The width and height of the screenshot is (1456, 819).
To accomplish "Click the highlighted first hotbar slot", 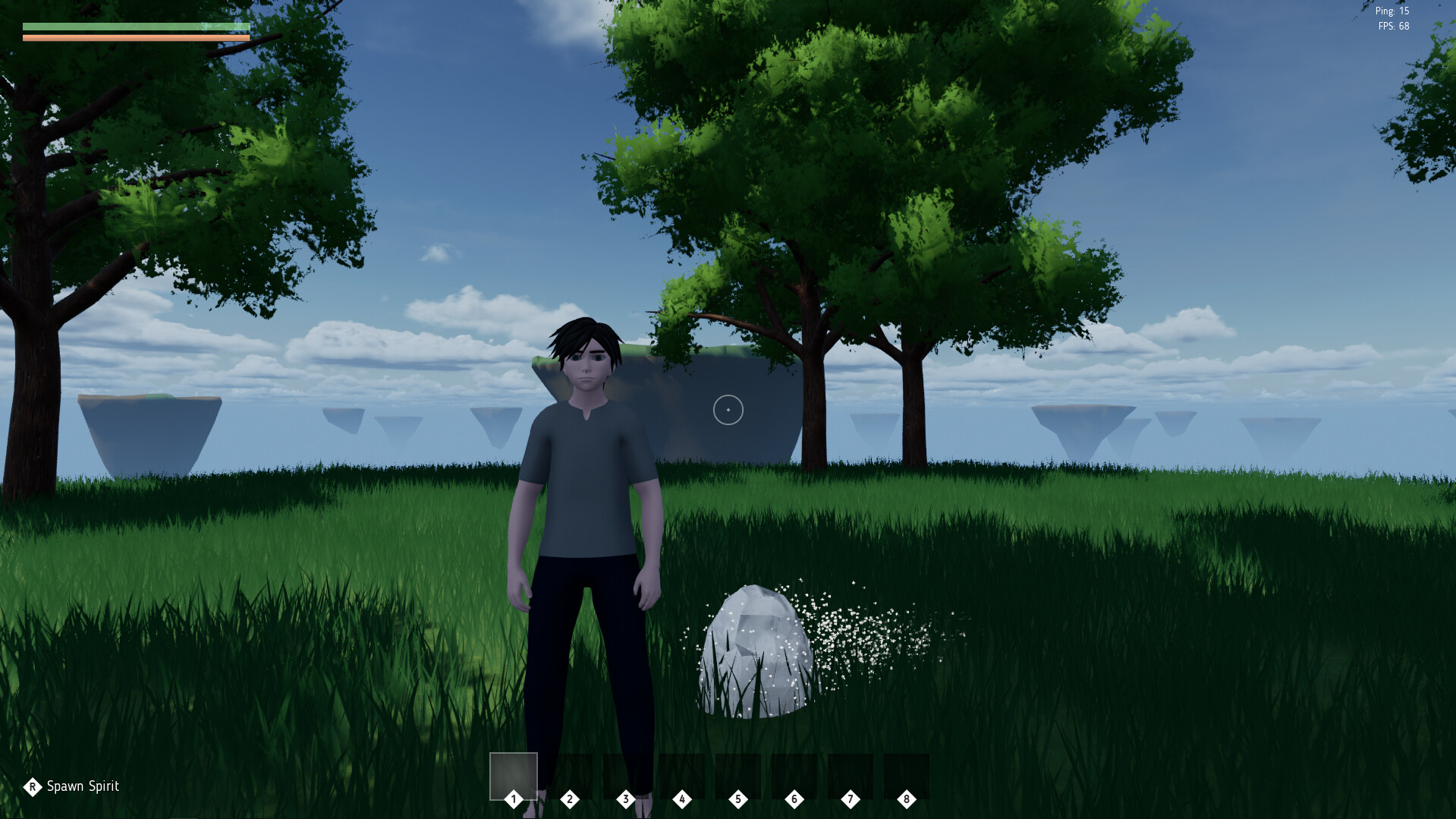I will click(513, 775).
